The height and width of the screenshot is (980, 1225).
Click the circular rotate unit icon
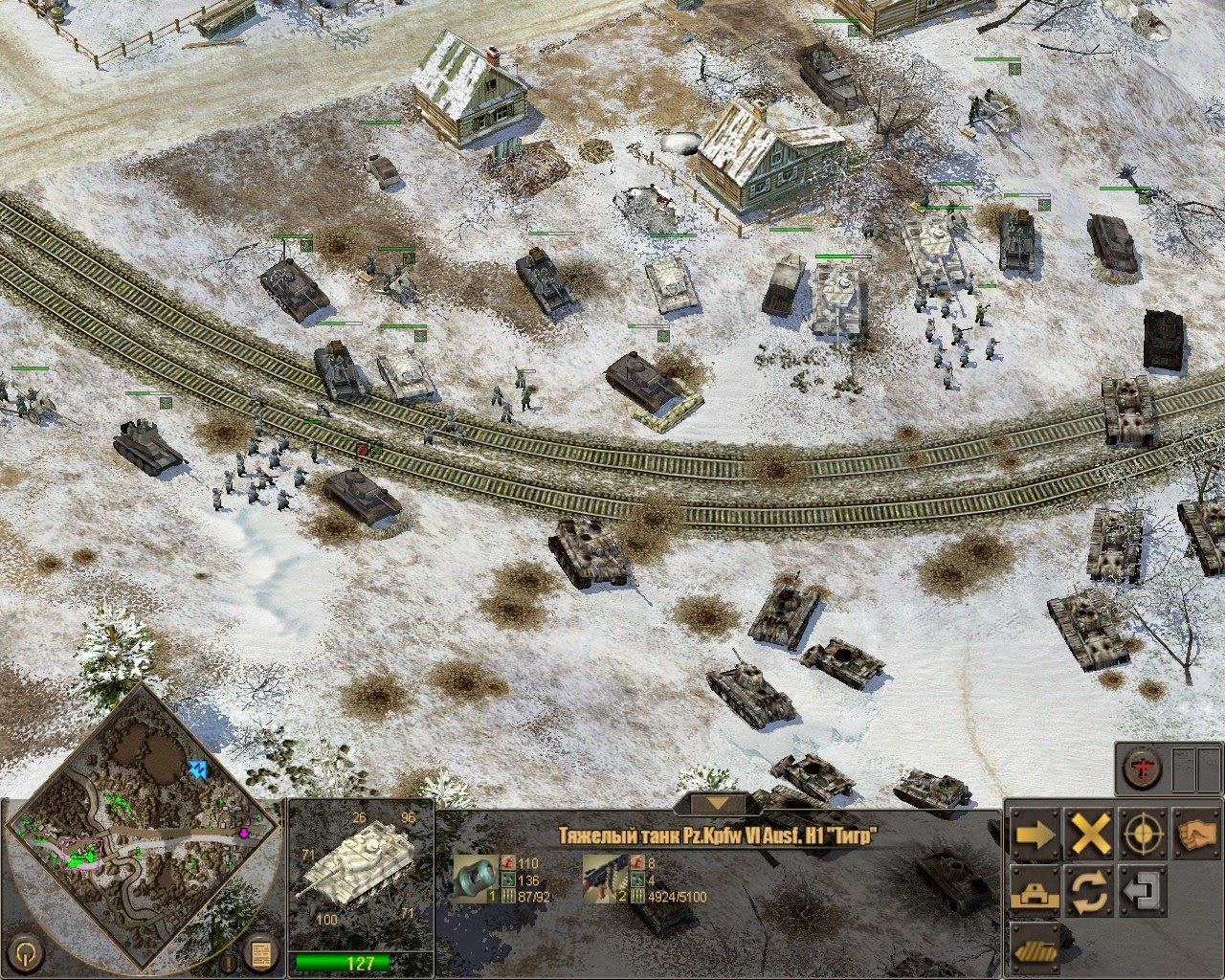click(x=1089, y=890)
